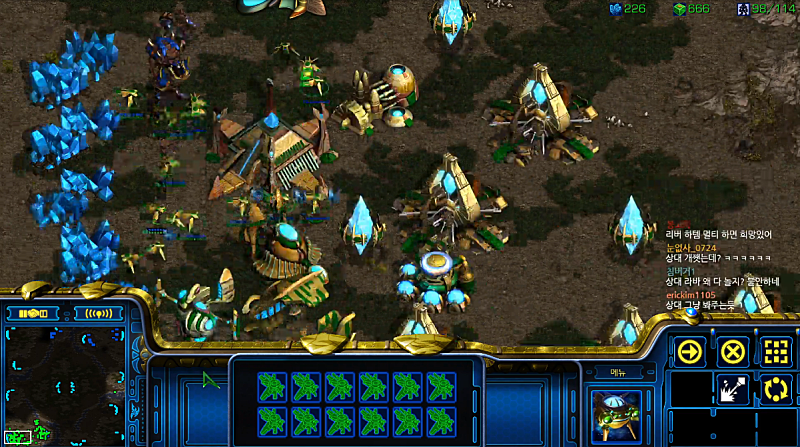
Task: Select the Move command arrow icon
Action: point(688,351)
